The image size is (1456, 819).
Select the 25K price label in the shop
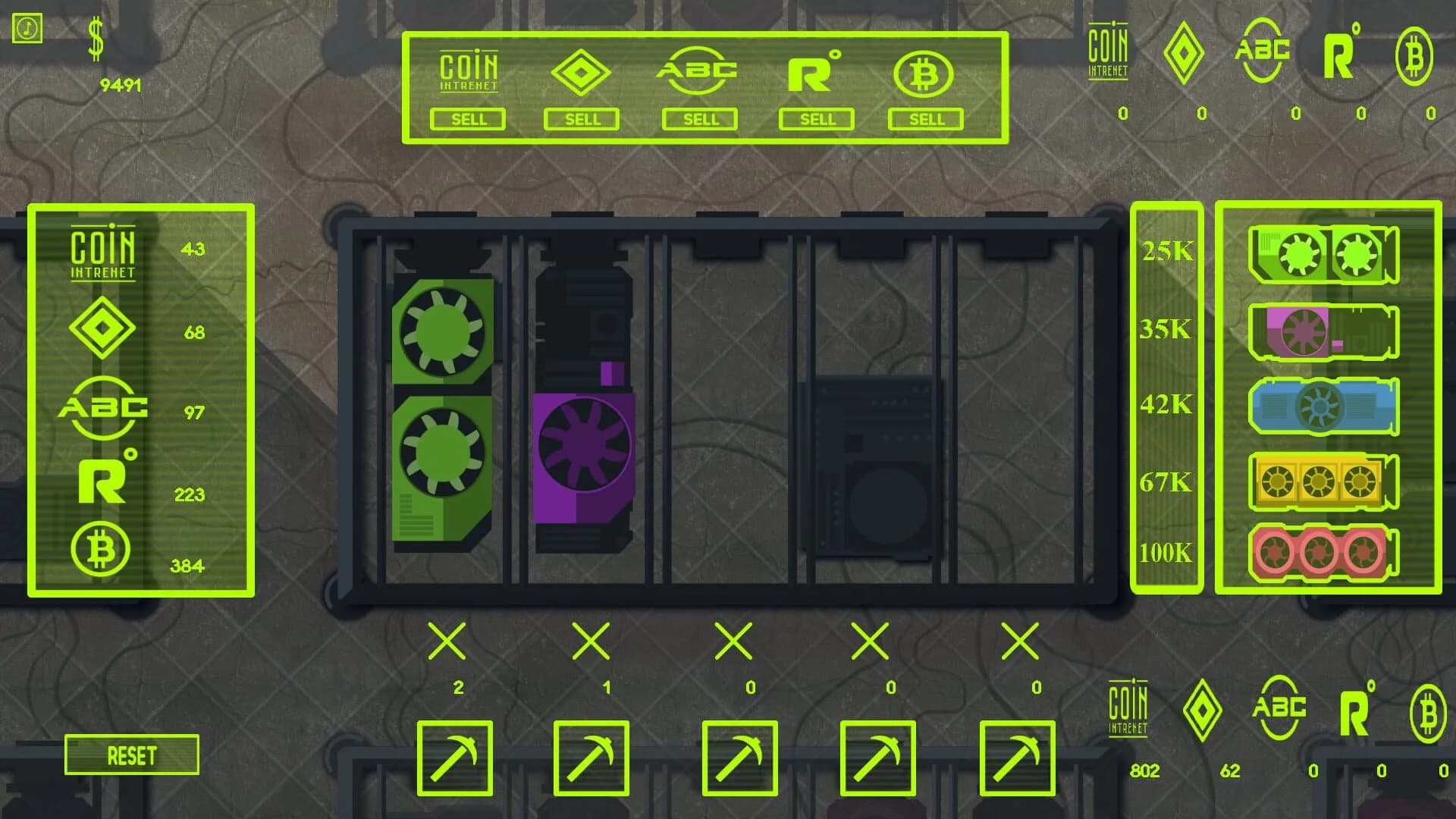tap(1168, 254)
